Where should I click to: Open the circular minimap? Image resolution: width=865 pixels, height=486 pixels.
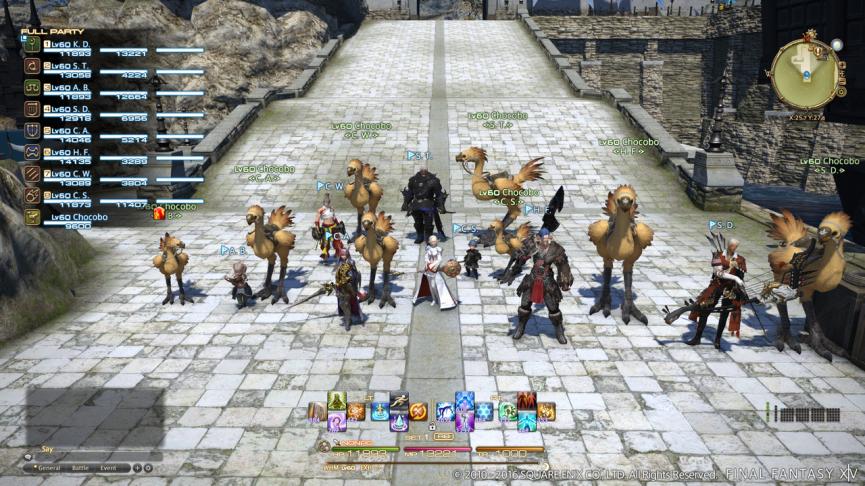(804, 73)
